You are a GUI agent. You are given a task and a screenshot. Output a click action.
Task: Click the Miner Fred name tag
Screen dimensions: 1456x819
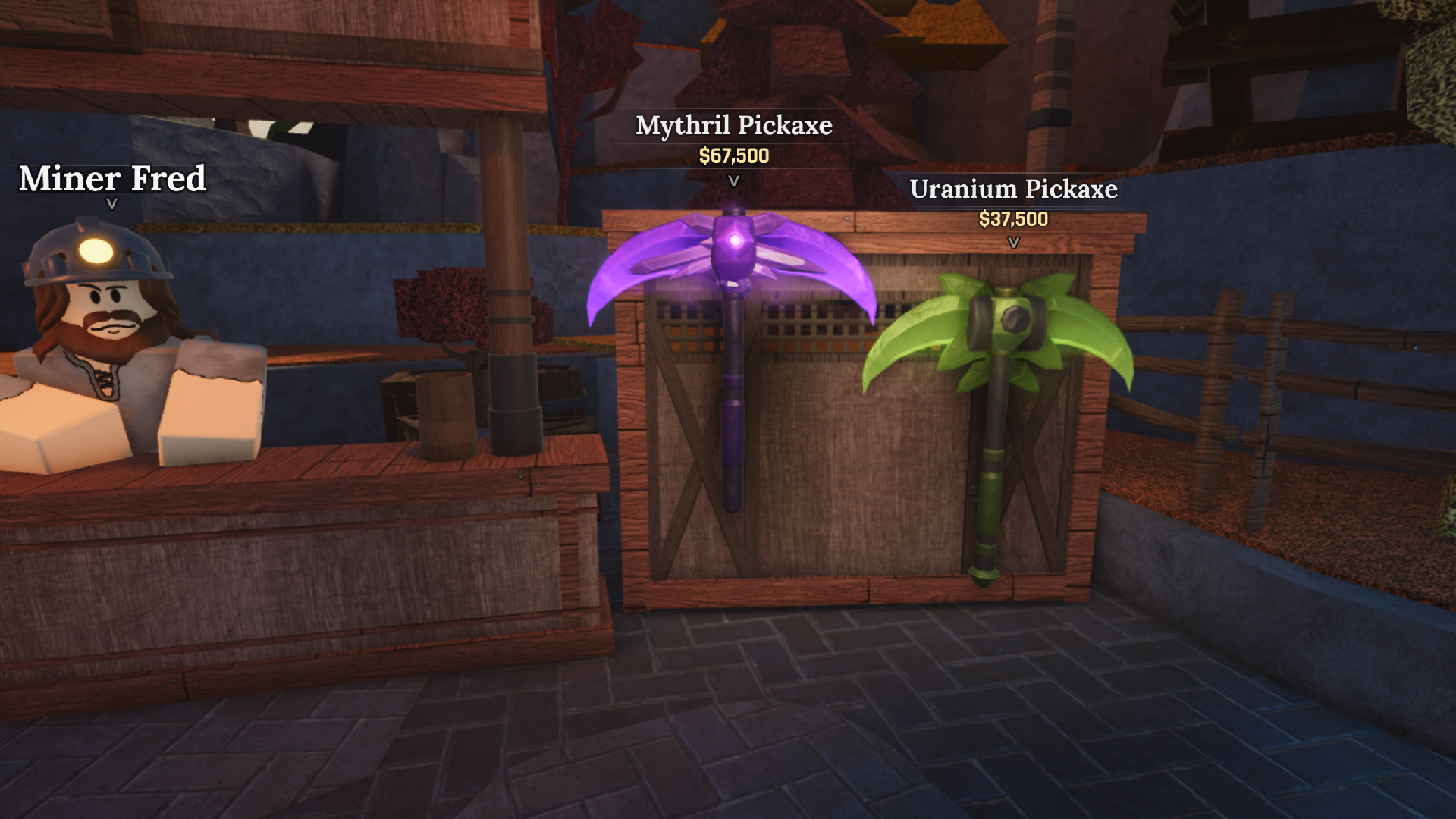[112, 179]
